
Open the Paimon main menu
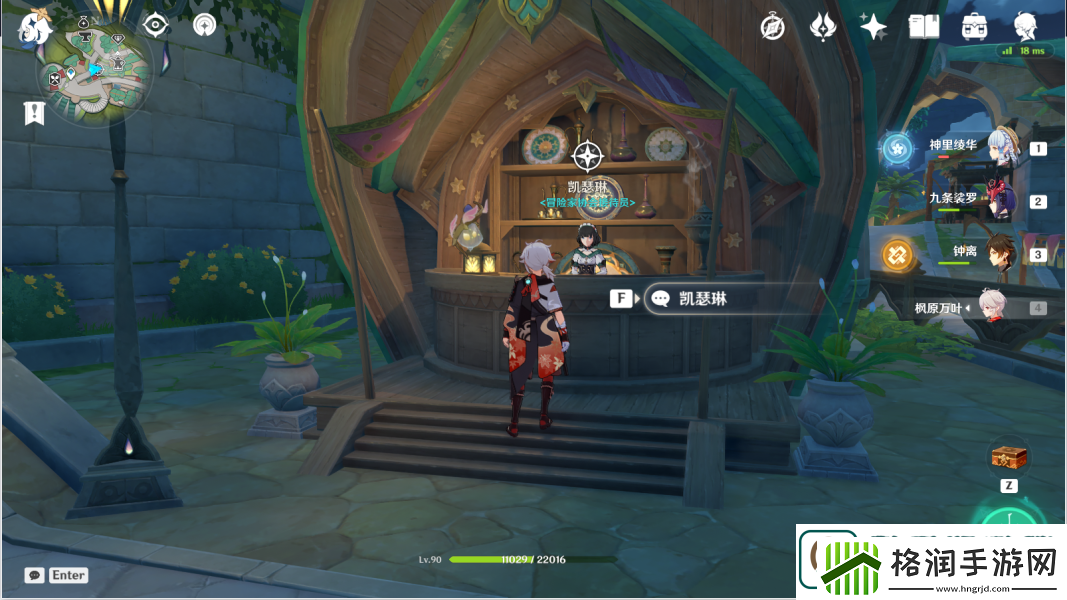[33, 28]
